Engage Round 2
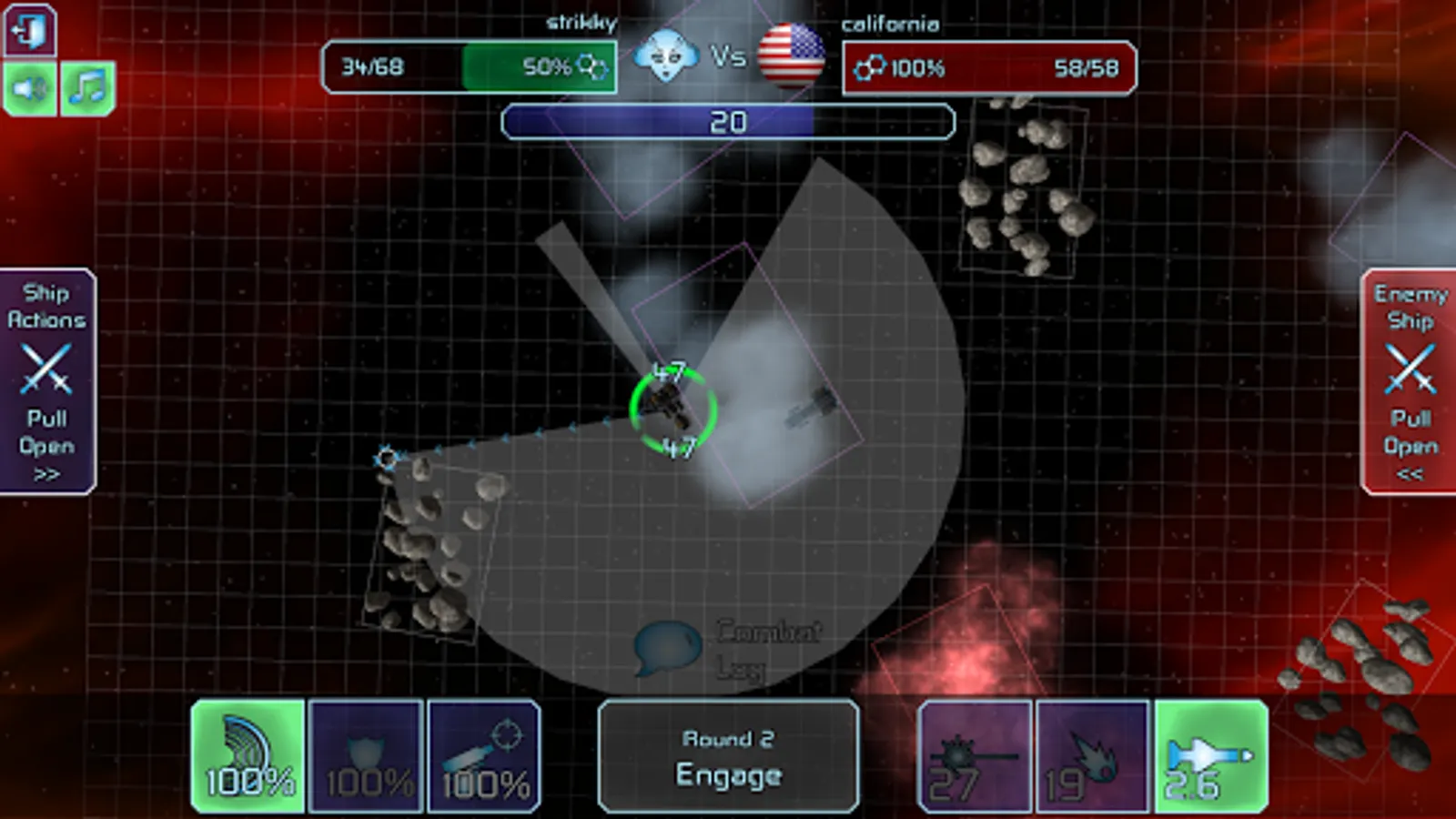 (x=728, y=756)
